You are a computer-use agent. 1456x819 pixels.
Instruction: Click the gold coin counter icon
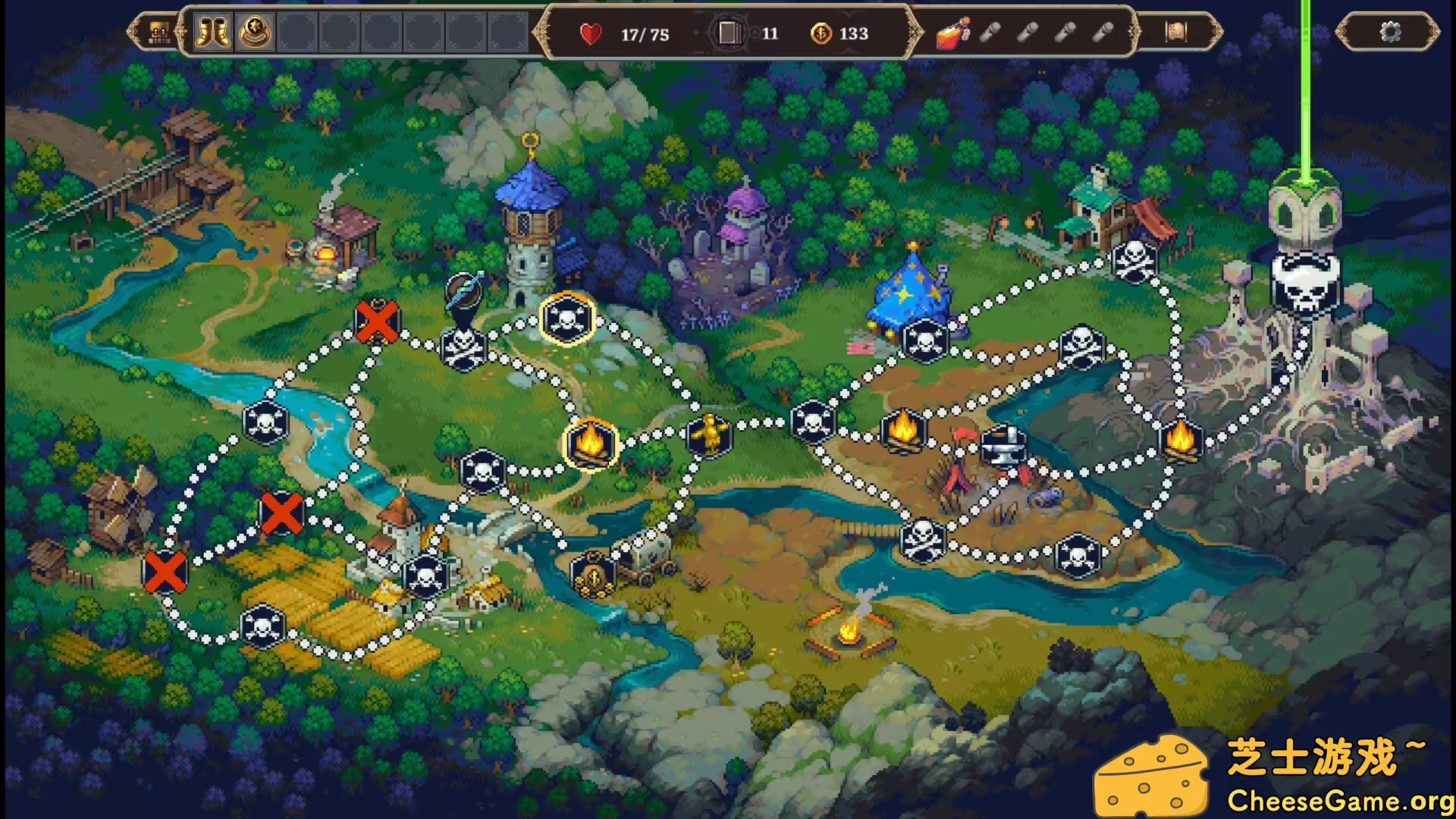pyautogui.click(x=821, y=33)
